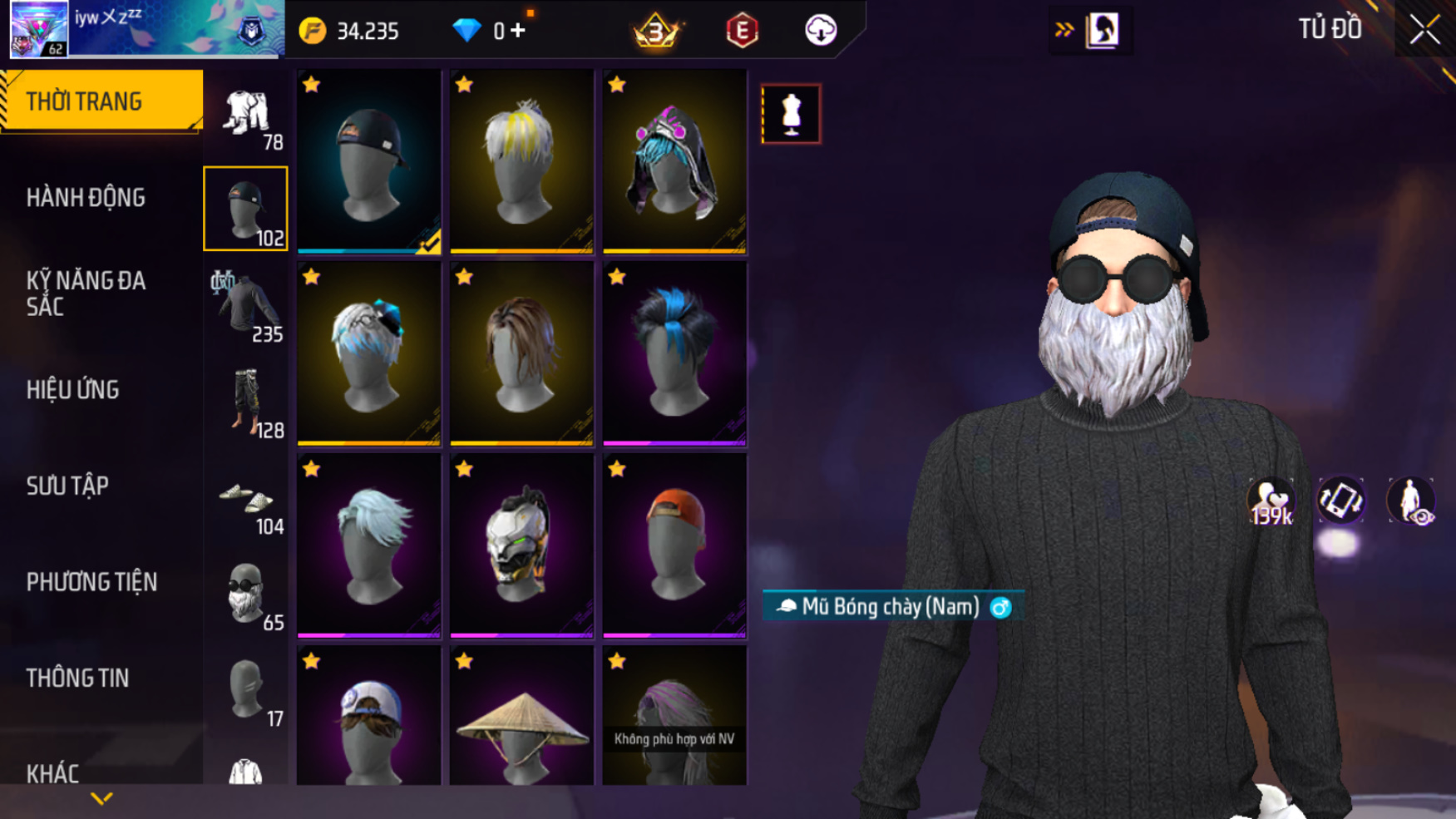Open the pants category showing 128
Viewport: 1456px width, 819px height.
click(x=247, y=402)
